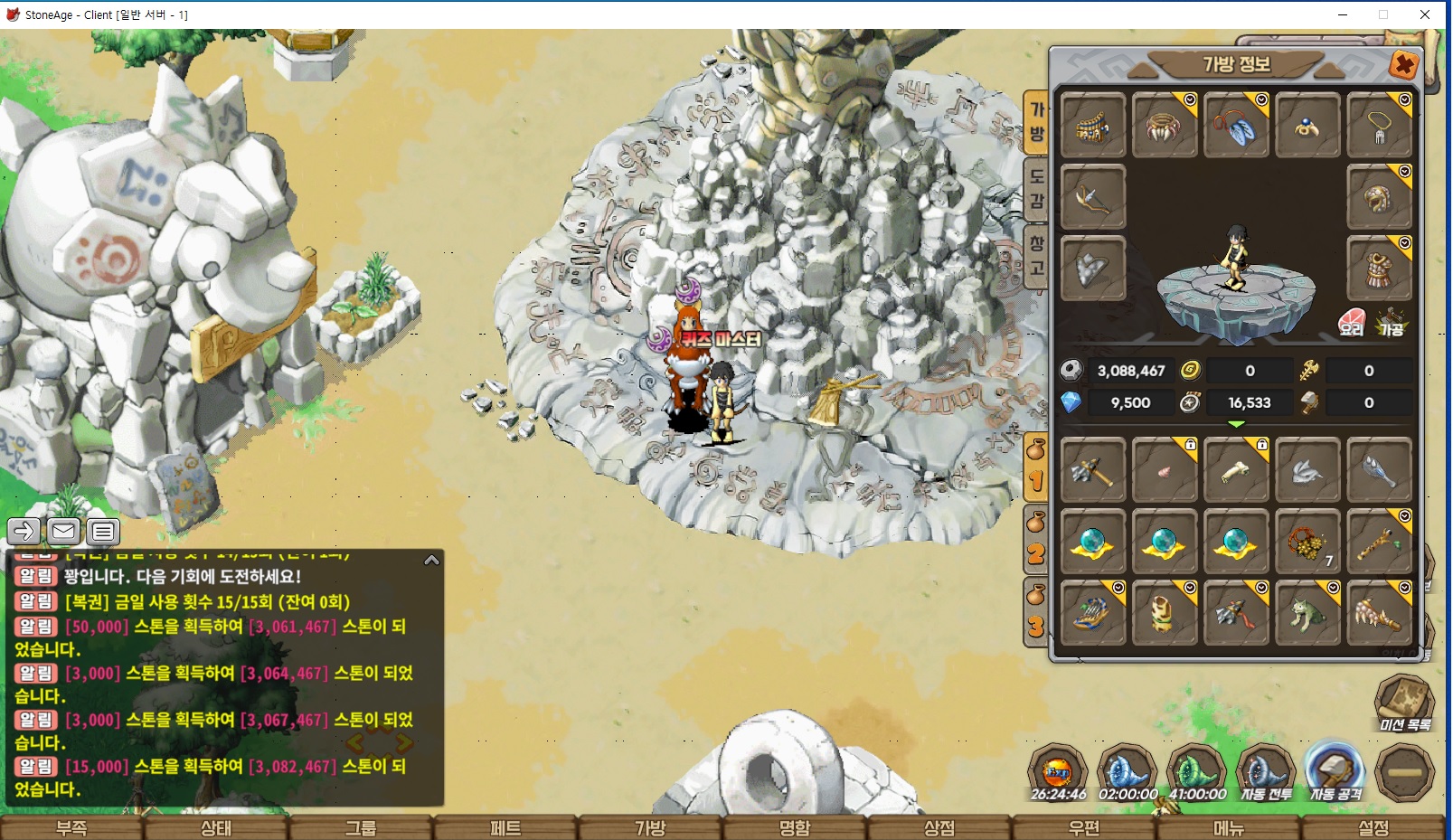Open the 상점 shop menu
This screenshot has width=1453, height=840.
(x=939, y=827)
